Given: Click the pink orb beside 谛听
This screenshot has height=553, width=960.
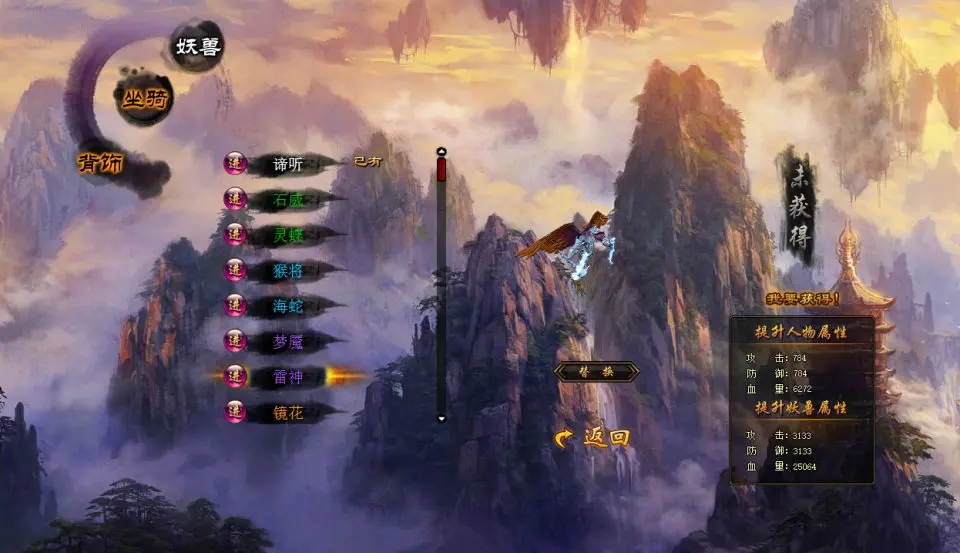Looking at the screenshot, I should click(x=234, y=165).
